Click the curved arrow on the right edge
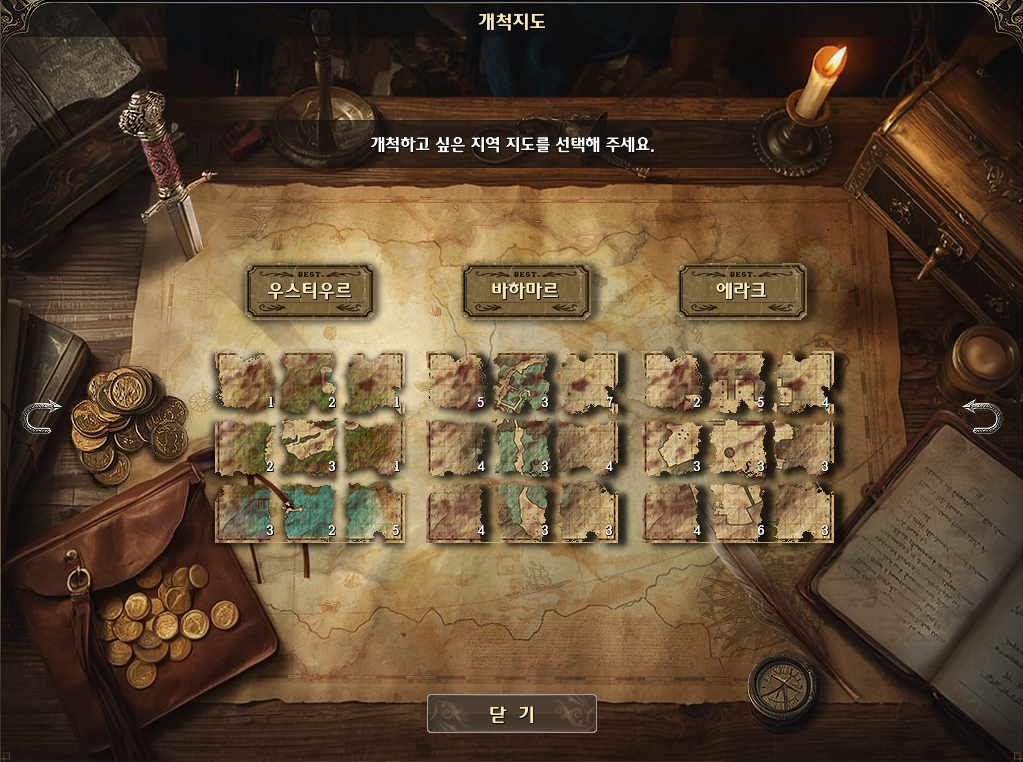This screenshot has height=762, width=1023. [981, 415]
